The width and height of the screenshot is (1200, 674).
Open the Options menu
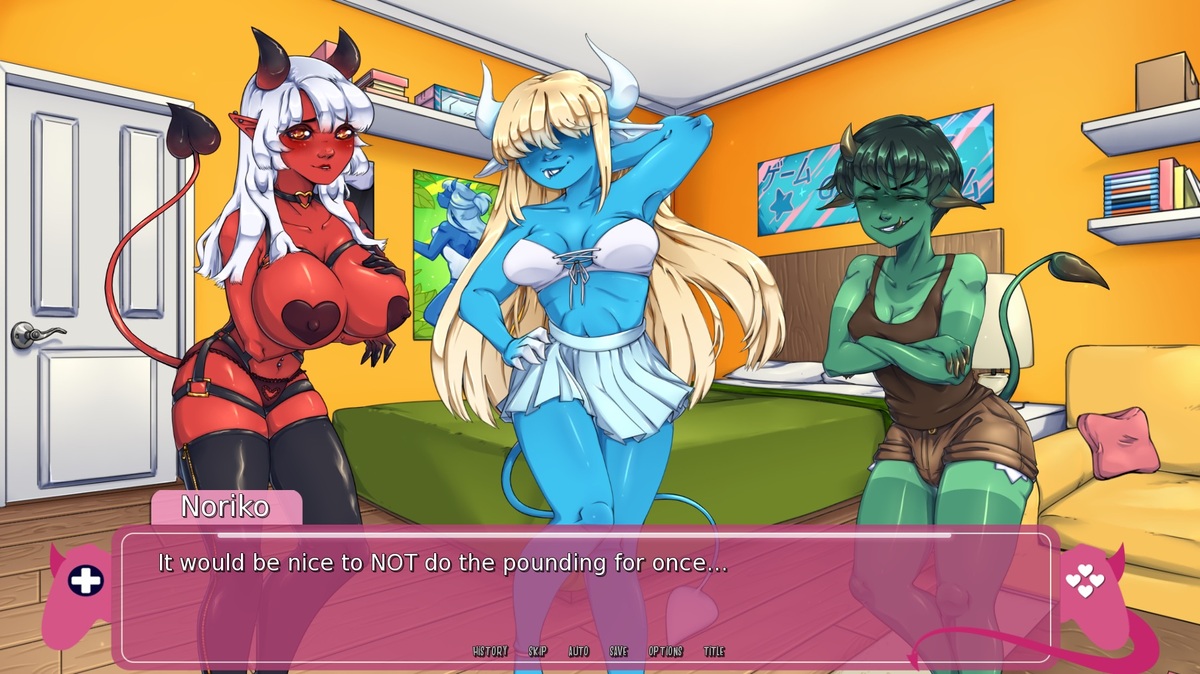pyautogui.click(x=665, y=651)
